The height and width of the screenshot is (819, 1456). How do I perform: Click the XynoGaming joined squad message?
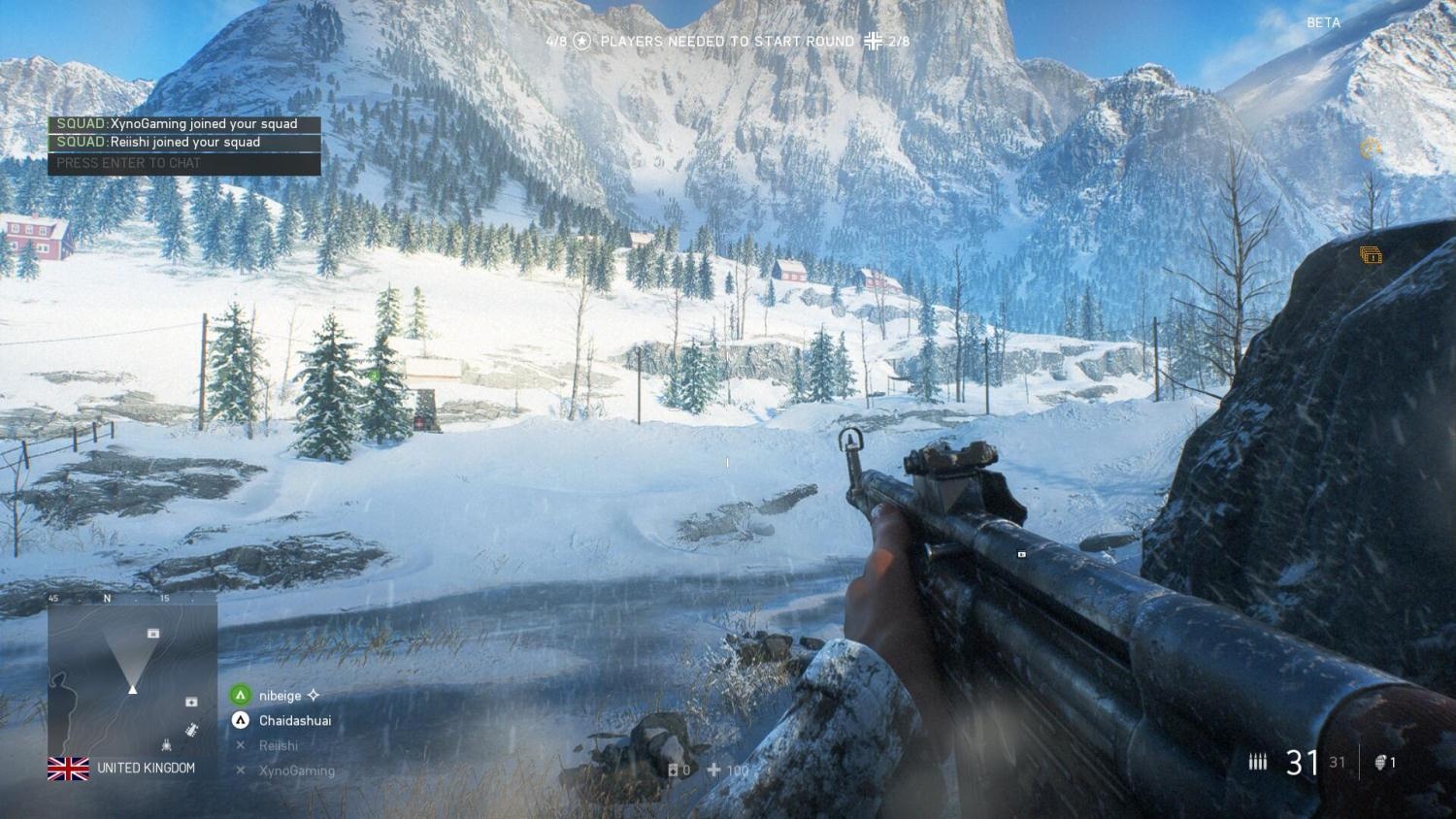183,124
